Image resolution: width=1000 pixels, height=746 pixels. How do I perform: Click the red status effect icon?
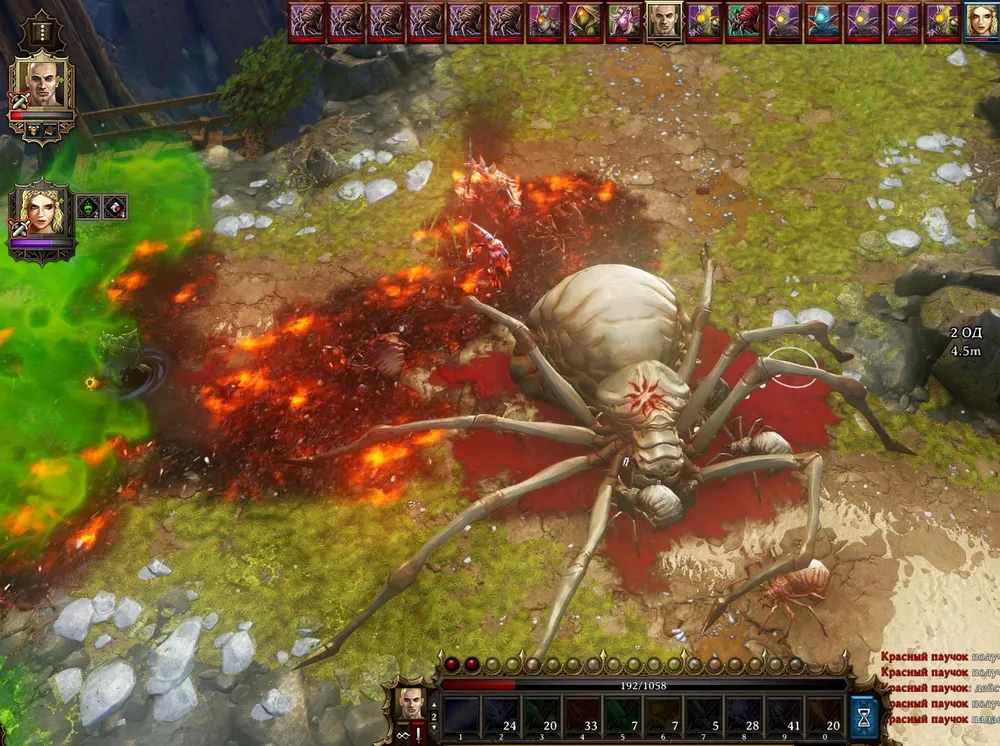115,207
